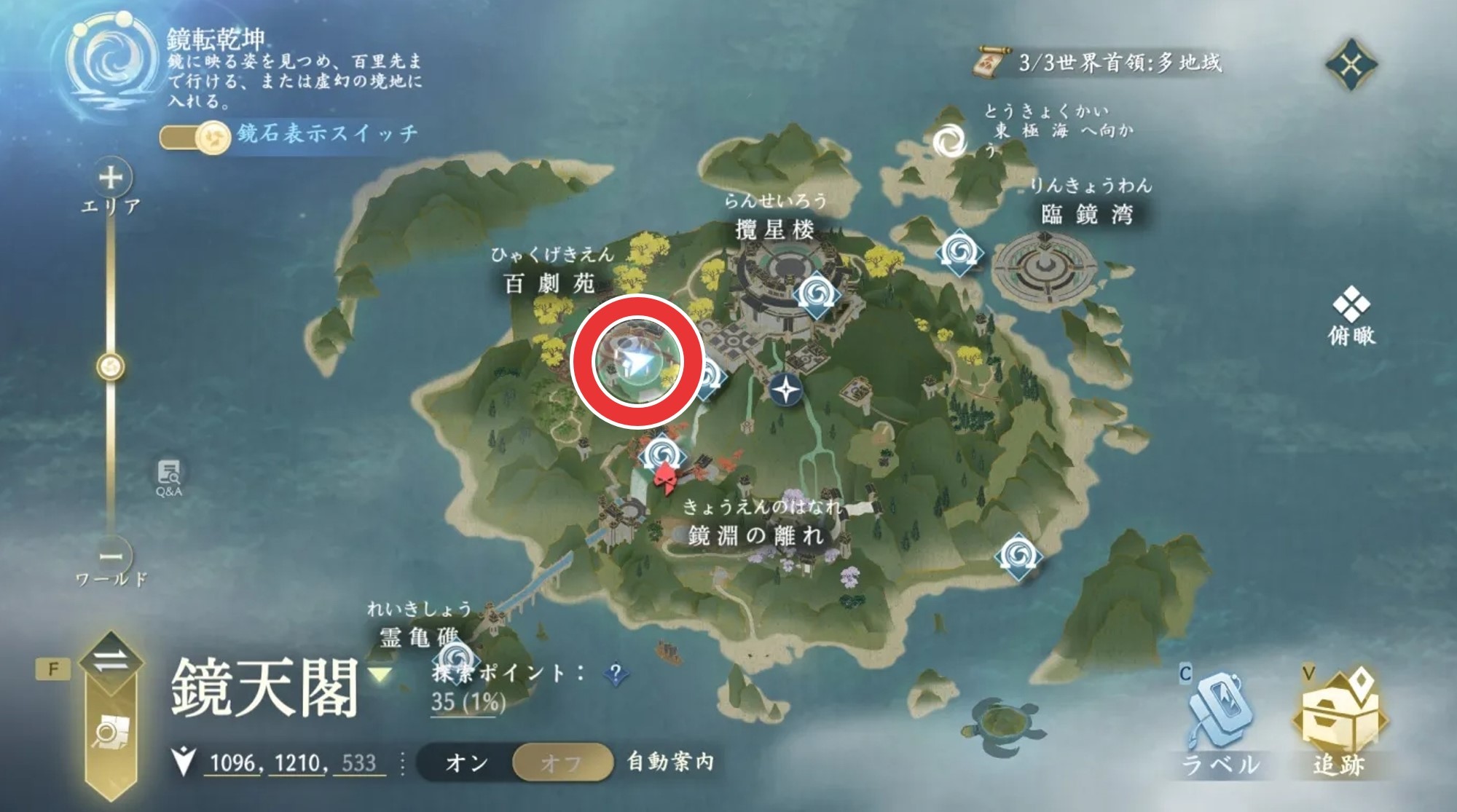Zoom in with the plus エリア button
The width and height of the screenshot is (1457, 812).
point(111,178)
